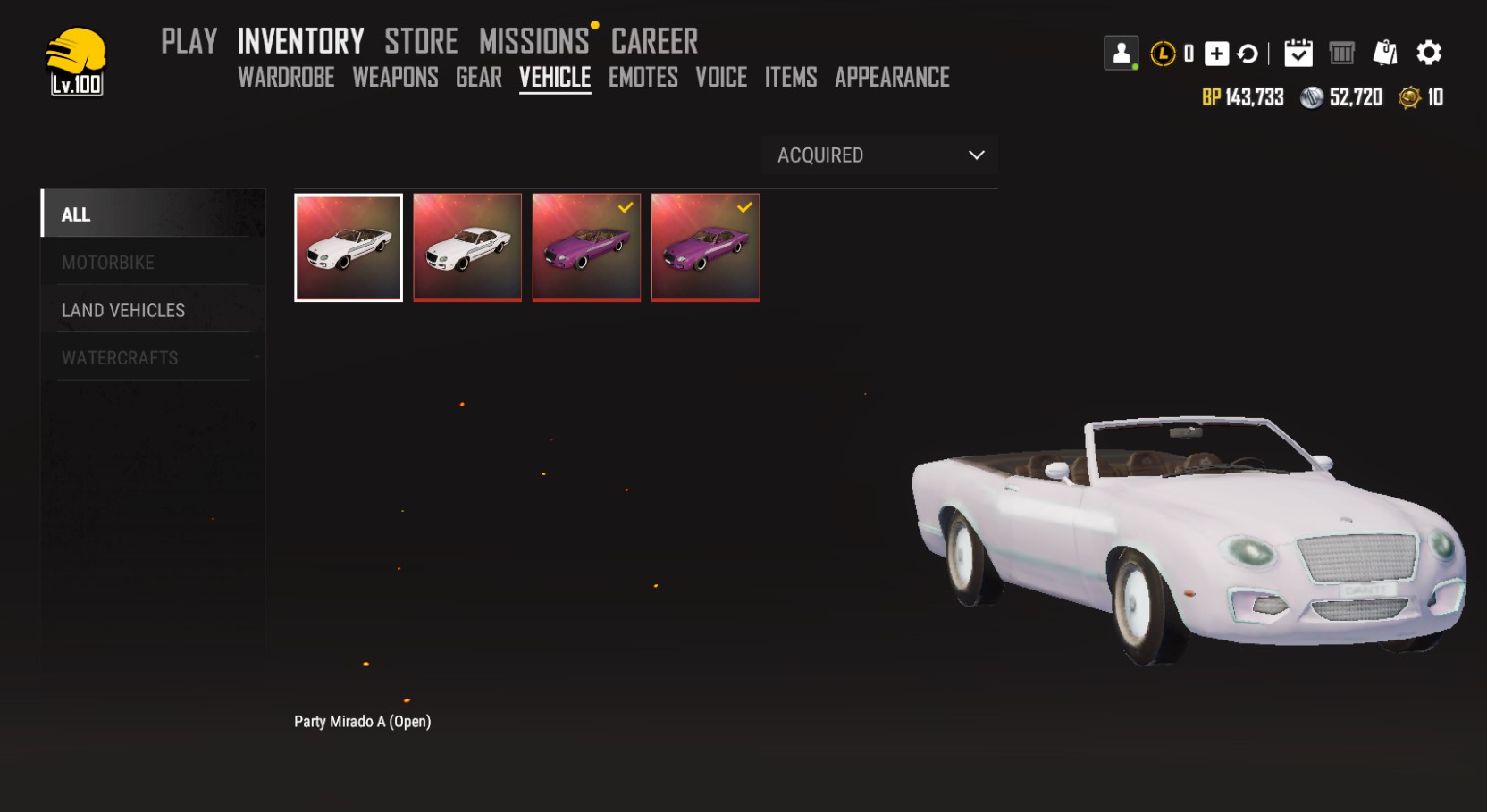
Task: Switch to the WEAPONS section
Action: pos(395,78)
